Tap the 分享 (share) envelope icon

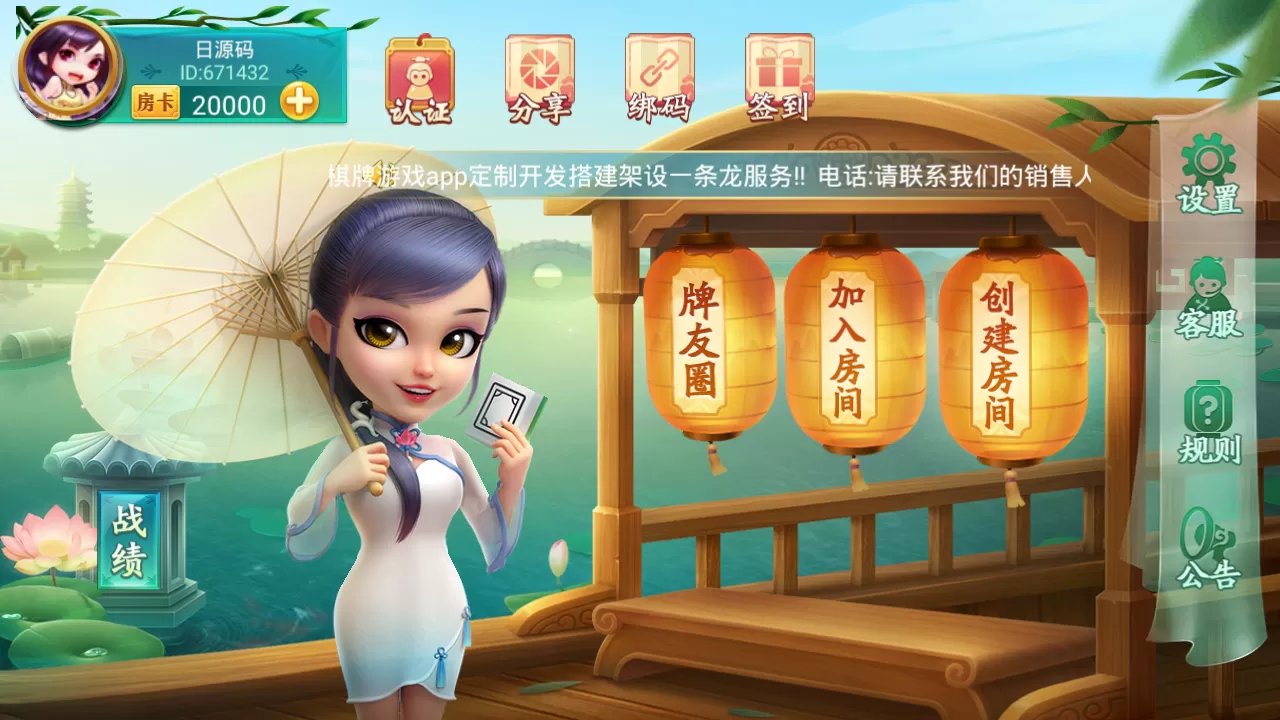(540, 75)
